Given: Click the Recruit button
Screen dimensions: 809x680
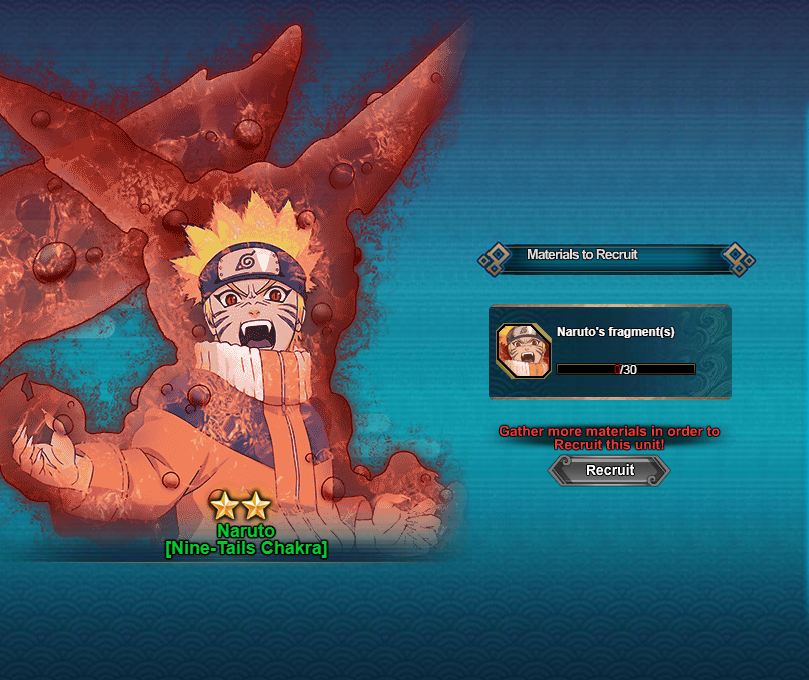Looking at the screenshot, I should pyautogui.click(x=609, y=470).
